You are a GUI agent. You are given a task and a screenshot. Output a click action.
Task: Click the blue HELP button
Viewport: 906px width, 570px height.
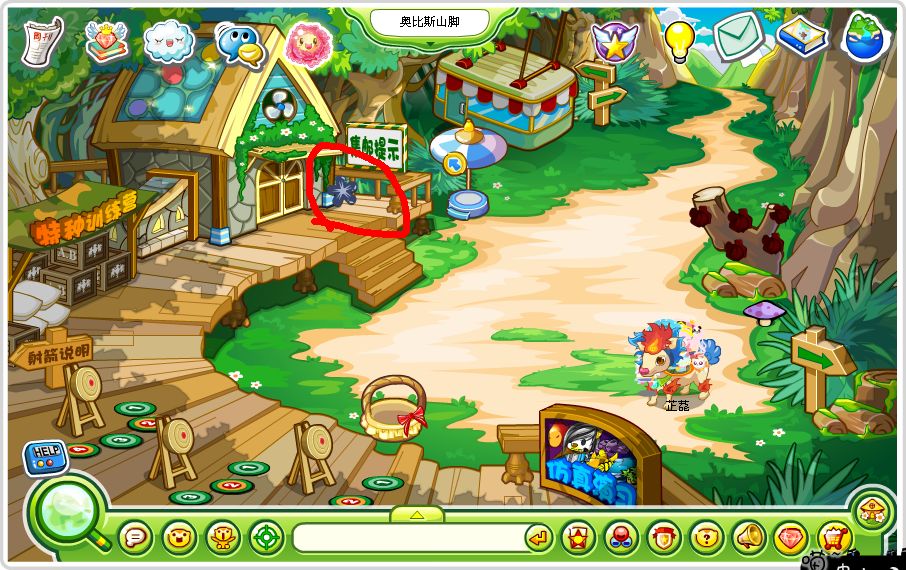click(43, 455)
